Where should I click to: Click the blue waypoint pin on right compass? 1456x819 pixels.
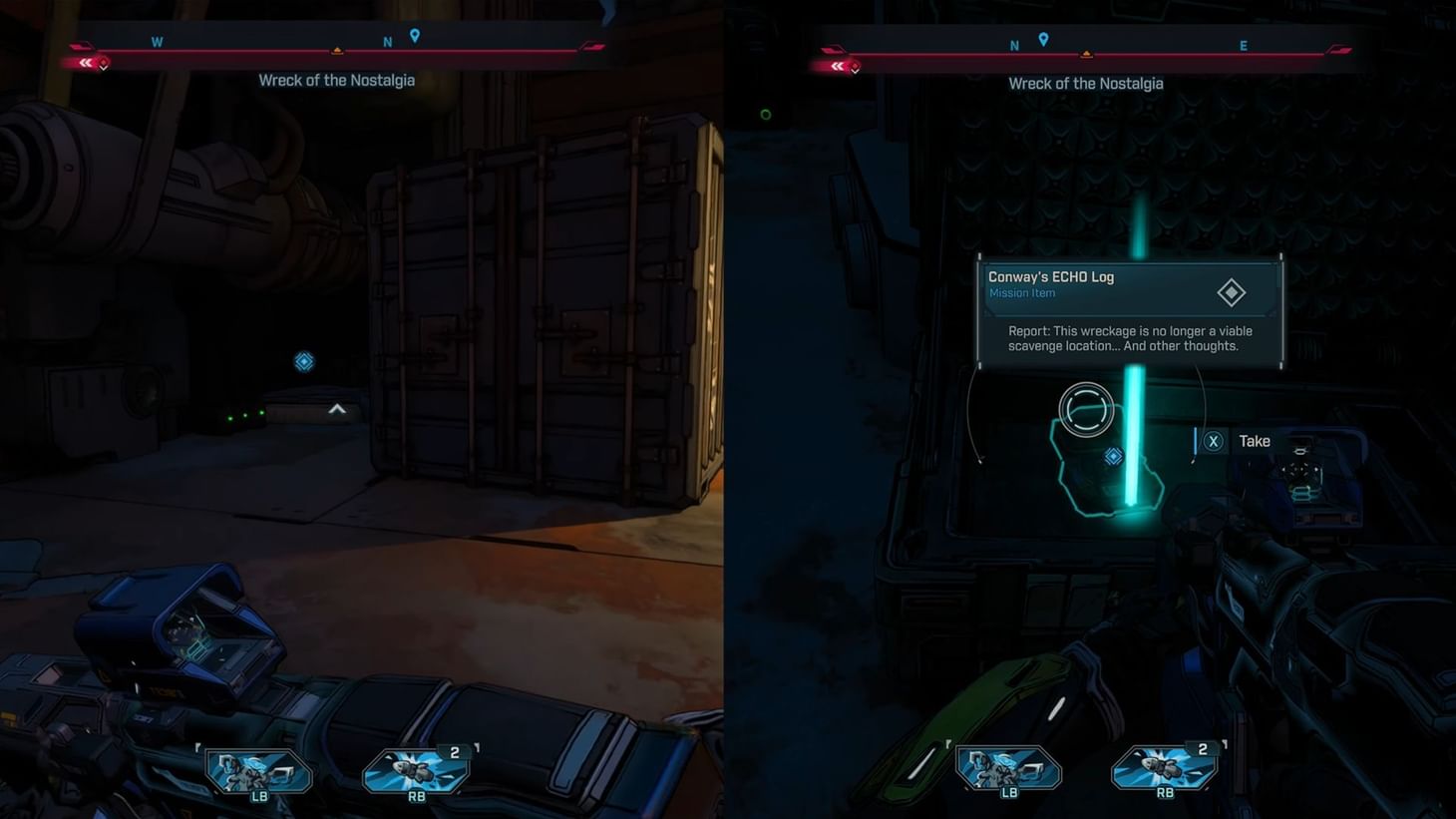point(1043,38)
